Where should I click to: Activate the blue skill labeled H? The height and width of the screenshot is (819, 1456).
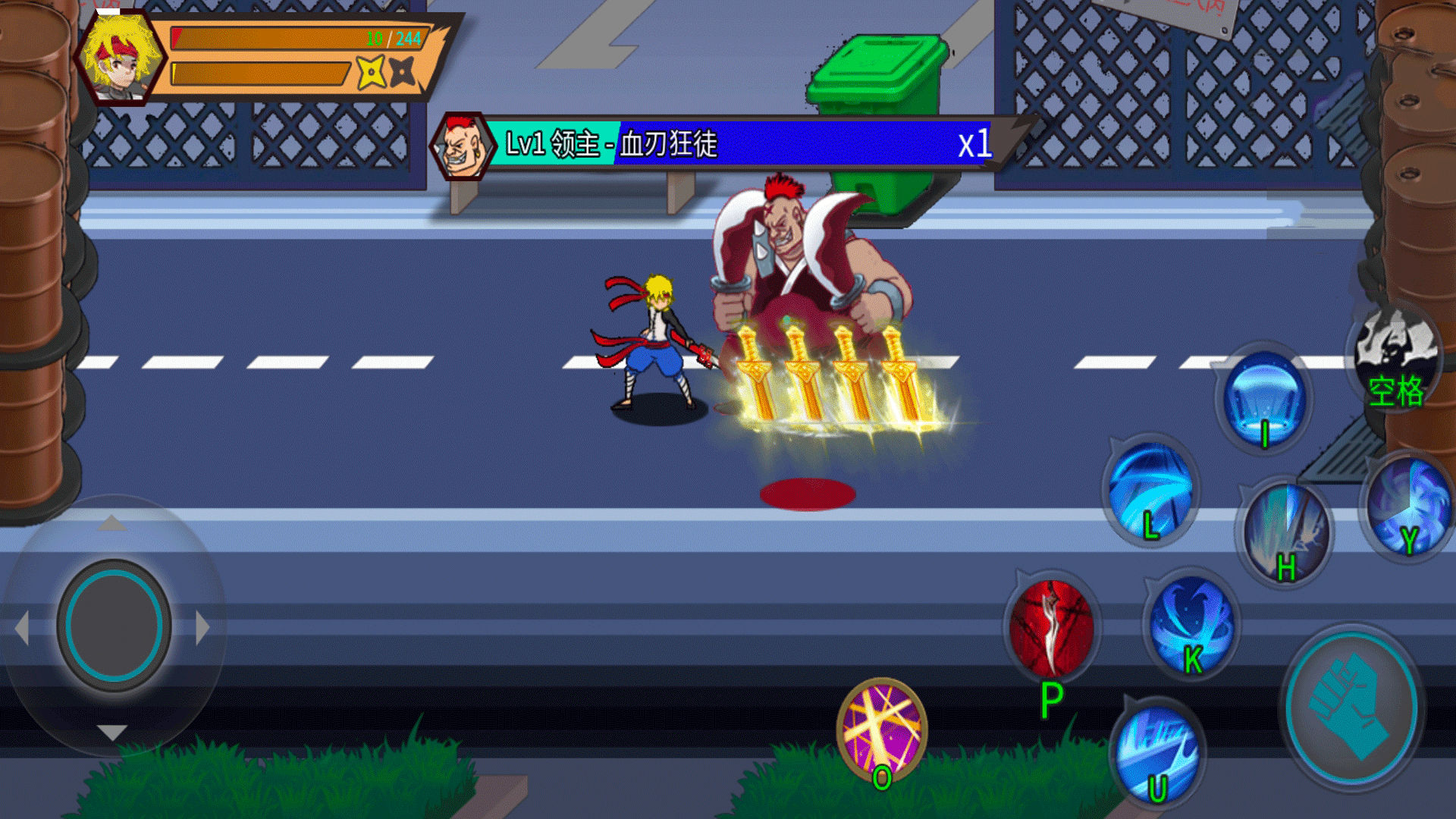[1285, 531]
